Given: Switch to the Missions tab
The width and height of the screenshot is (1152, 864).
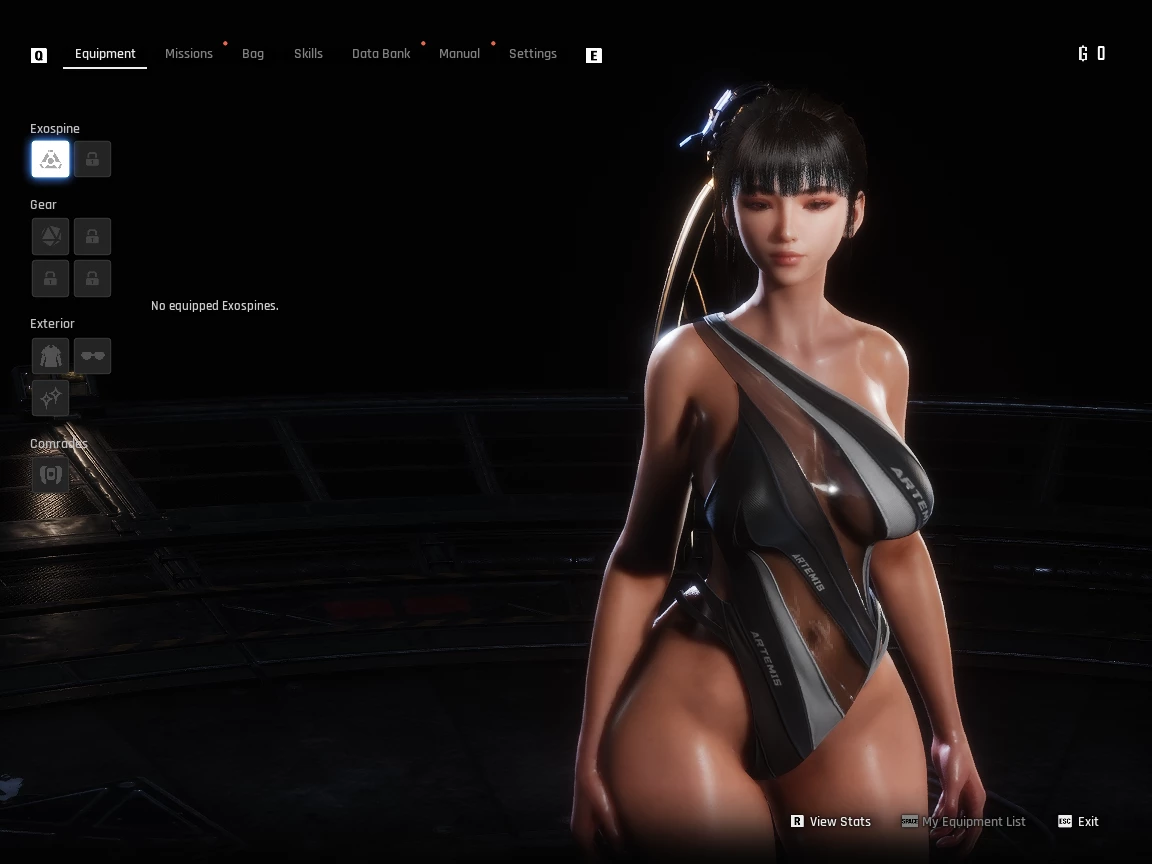Looking at the screenshot, I should (189, 54).
